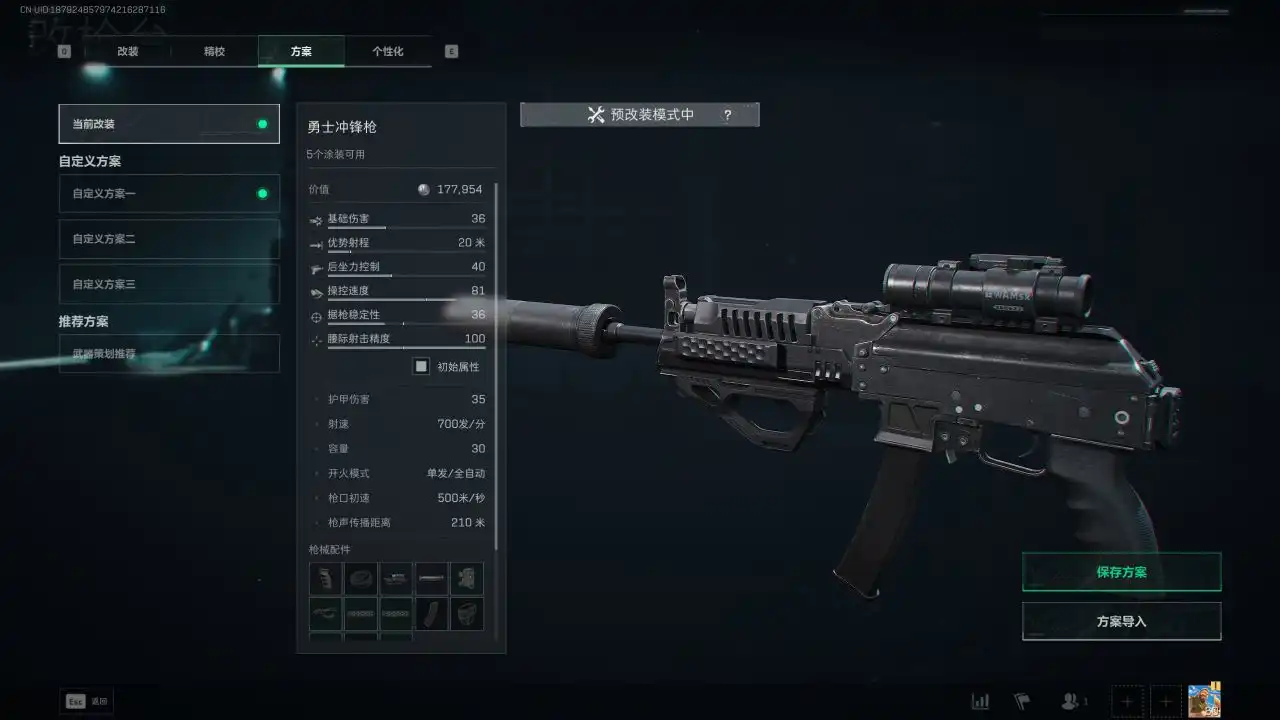1280x720 pixels.
Task: Click the wrench icon on 预改装模式中 banner
Action: (597, 114)
